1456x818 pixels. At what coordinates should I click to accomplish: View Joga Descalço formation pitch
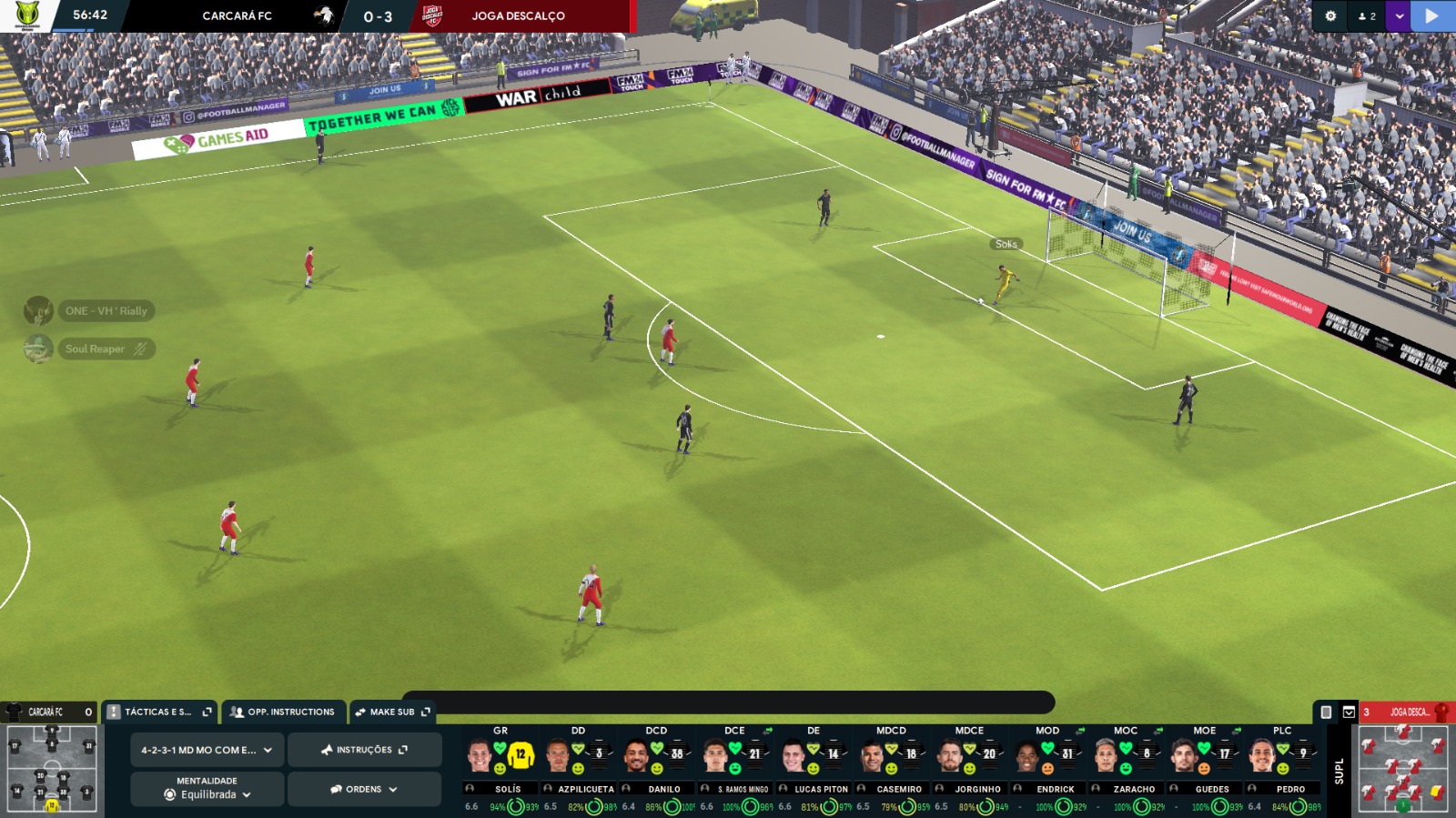pos(1402,770)
